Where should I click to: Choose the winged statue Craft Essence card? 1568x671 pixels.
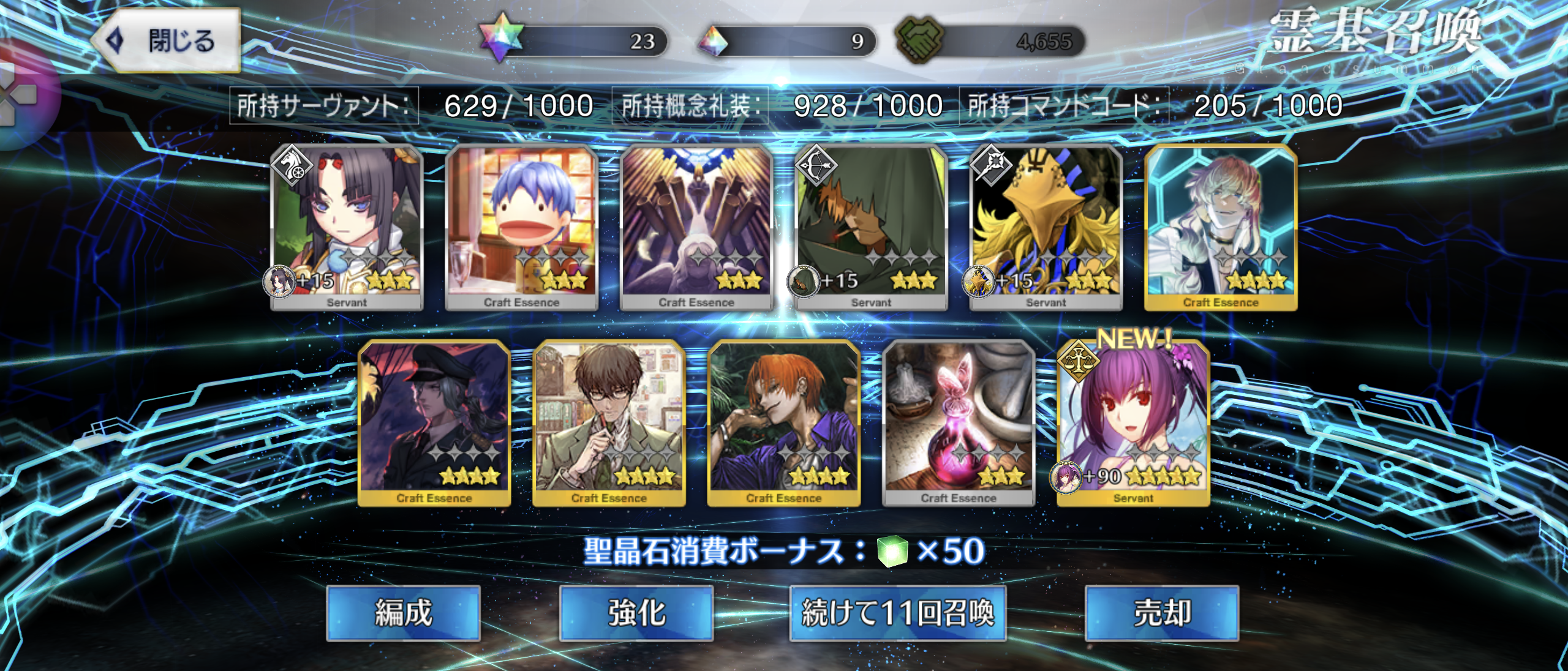[696, 227]
